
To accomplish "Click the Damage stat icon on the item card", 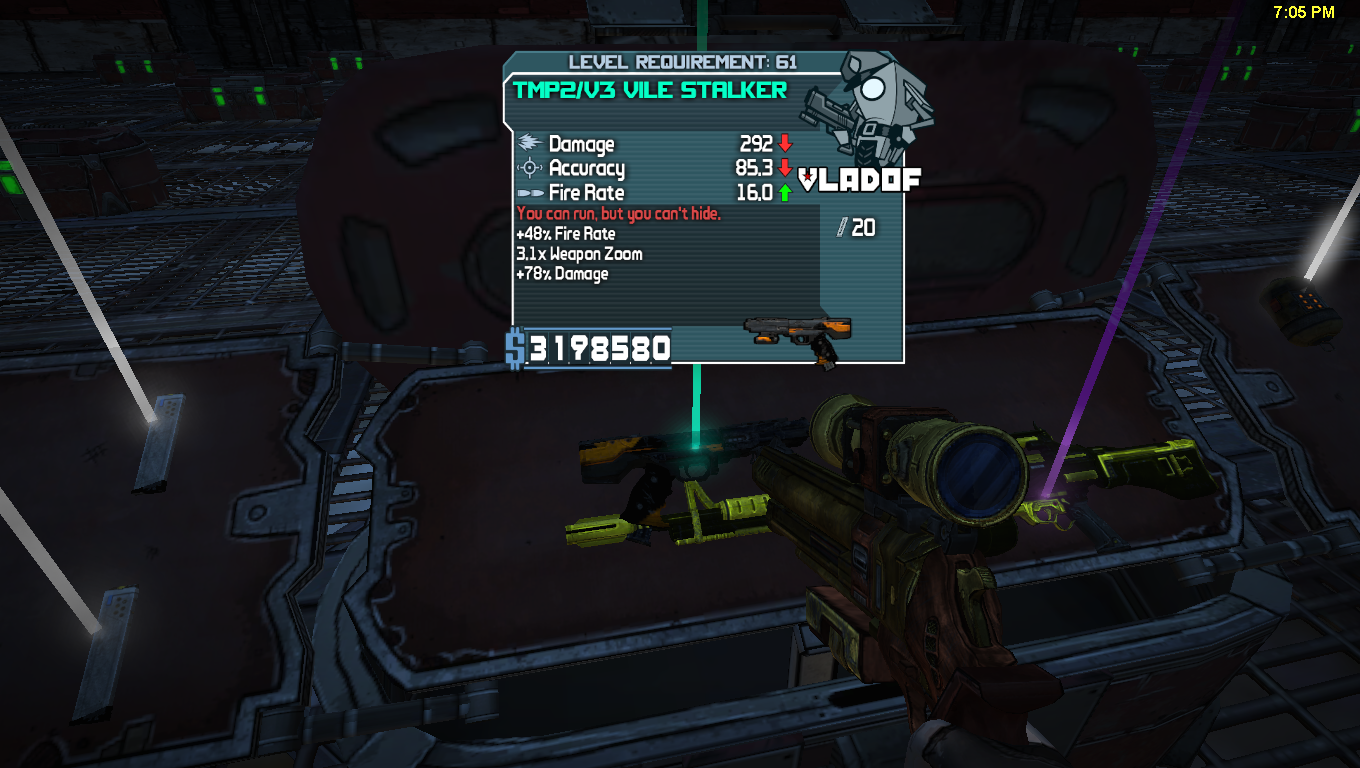I will pyautogui.click(x=530, y=145).
